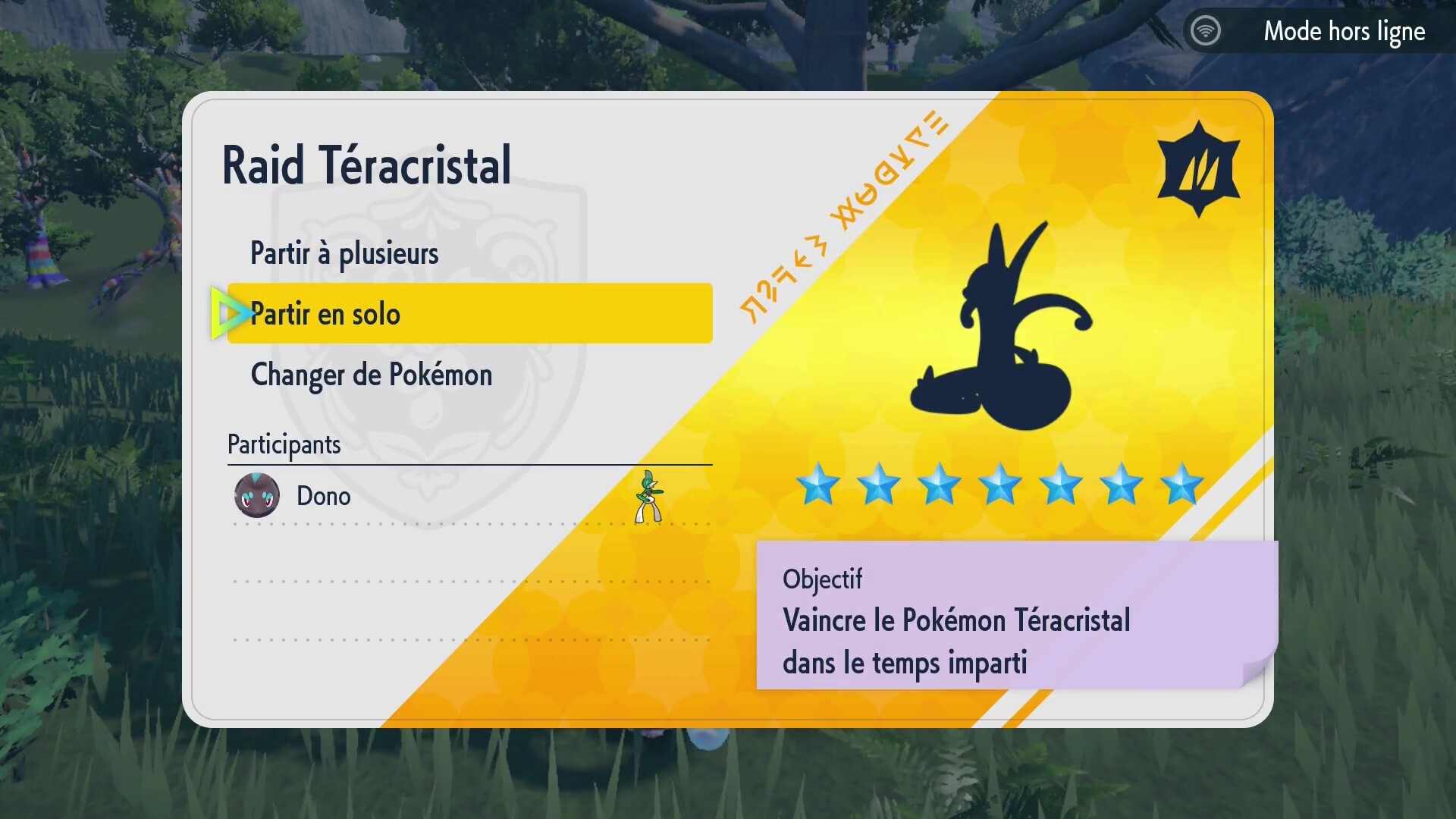Select the Partir en solo option

[326, 313]
